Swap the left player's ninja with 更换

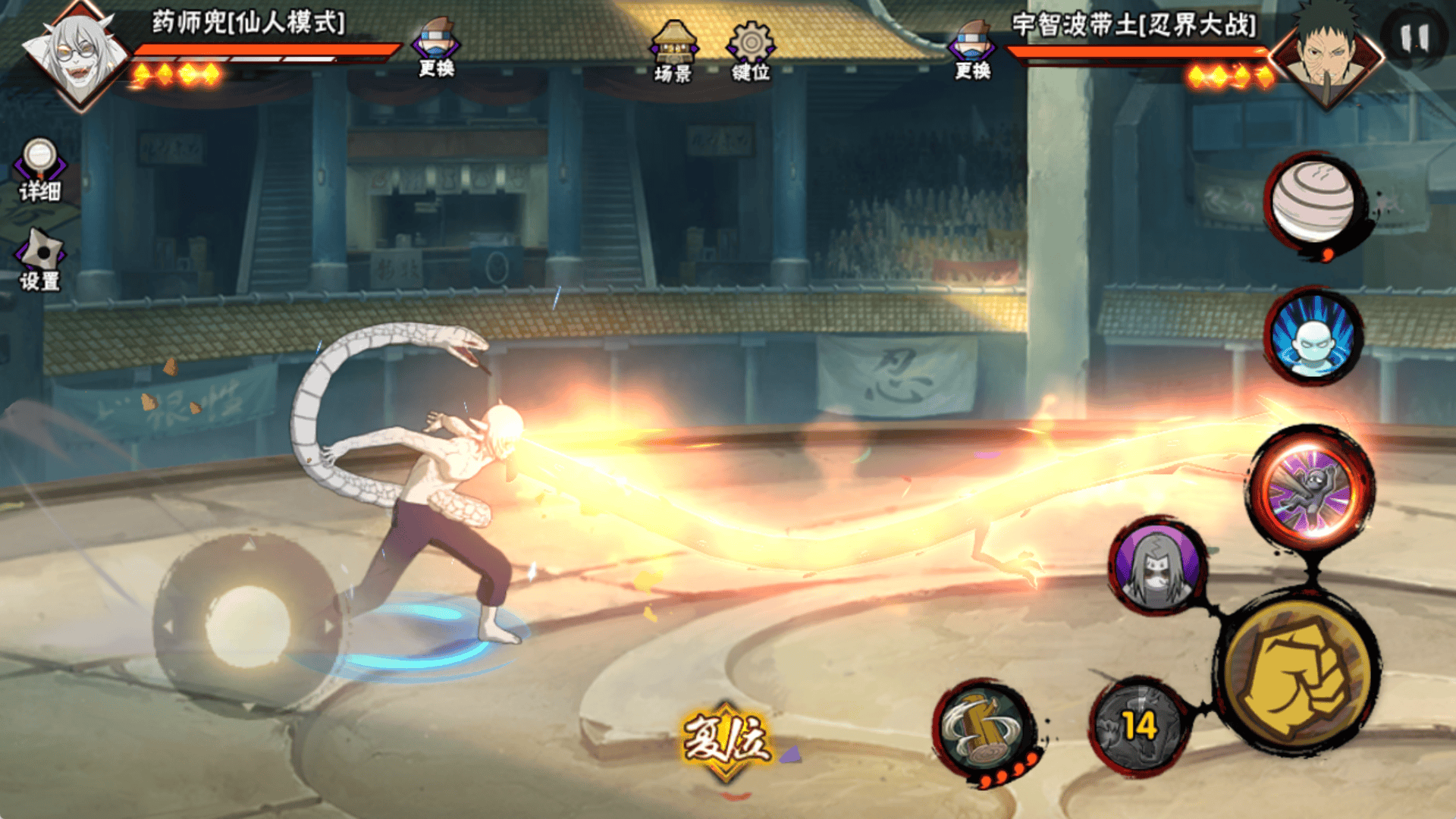tap(436, 48)
